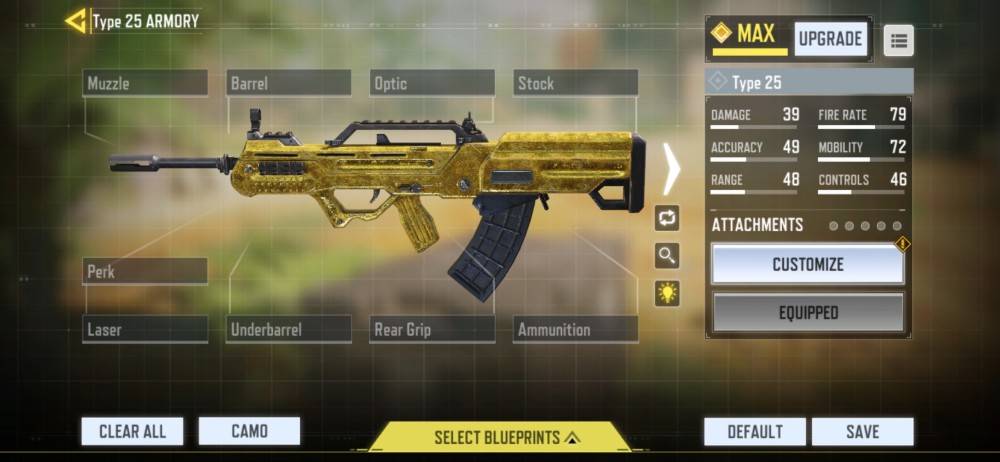Choose the Underbarrel attachment slot
The height and width of the screenshot is (462, 1000).
click(289, 329)
